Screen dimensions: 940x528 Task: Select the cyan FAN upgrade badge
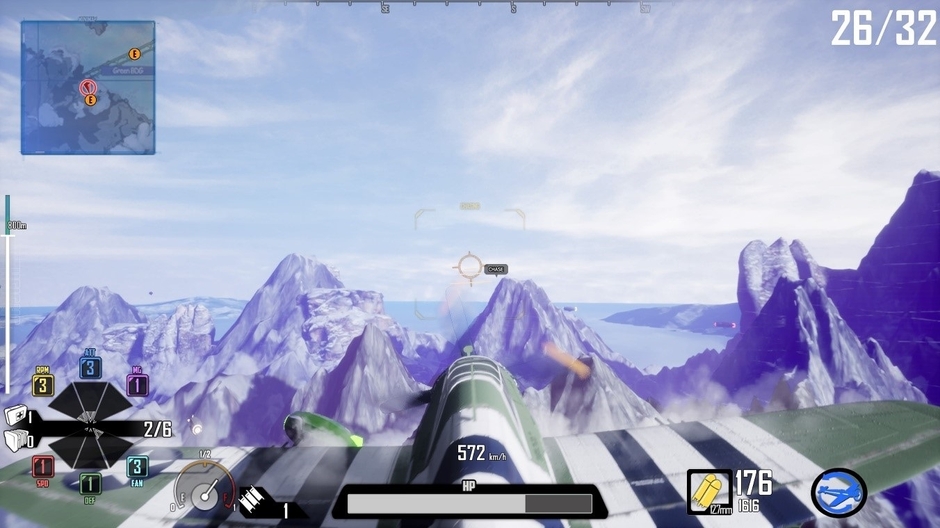(x=137, y=467)
